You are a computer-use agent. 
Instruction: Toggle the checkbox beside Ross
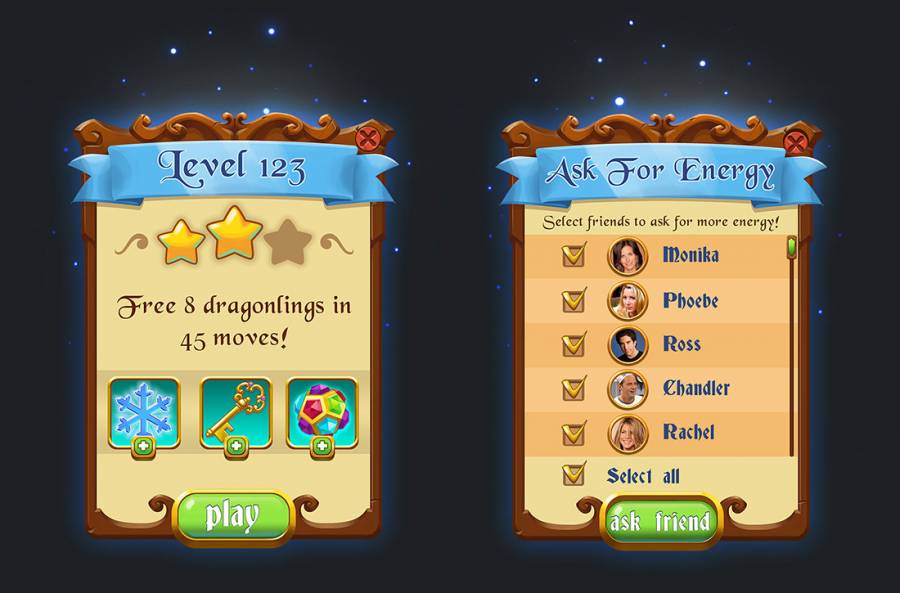click(574, 344)
